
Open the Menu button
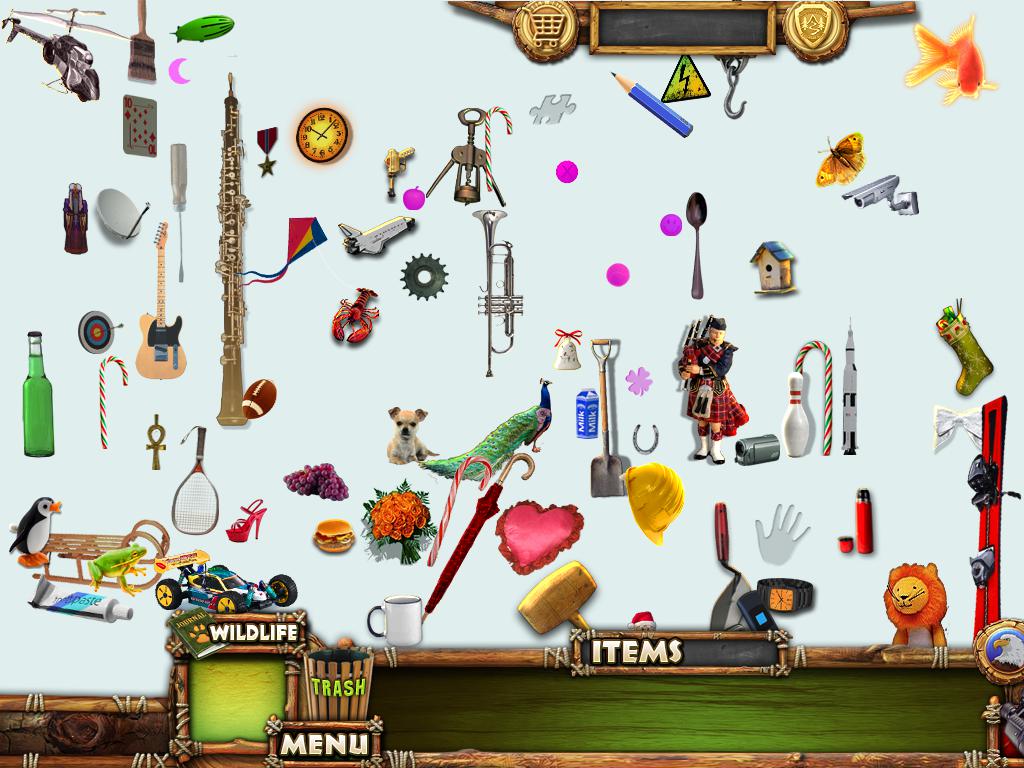click(x=324, y=744)
